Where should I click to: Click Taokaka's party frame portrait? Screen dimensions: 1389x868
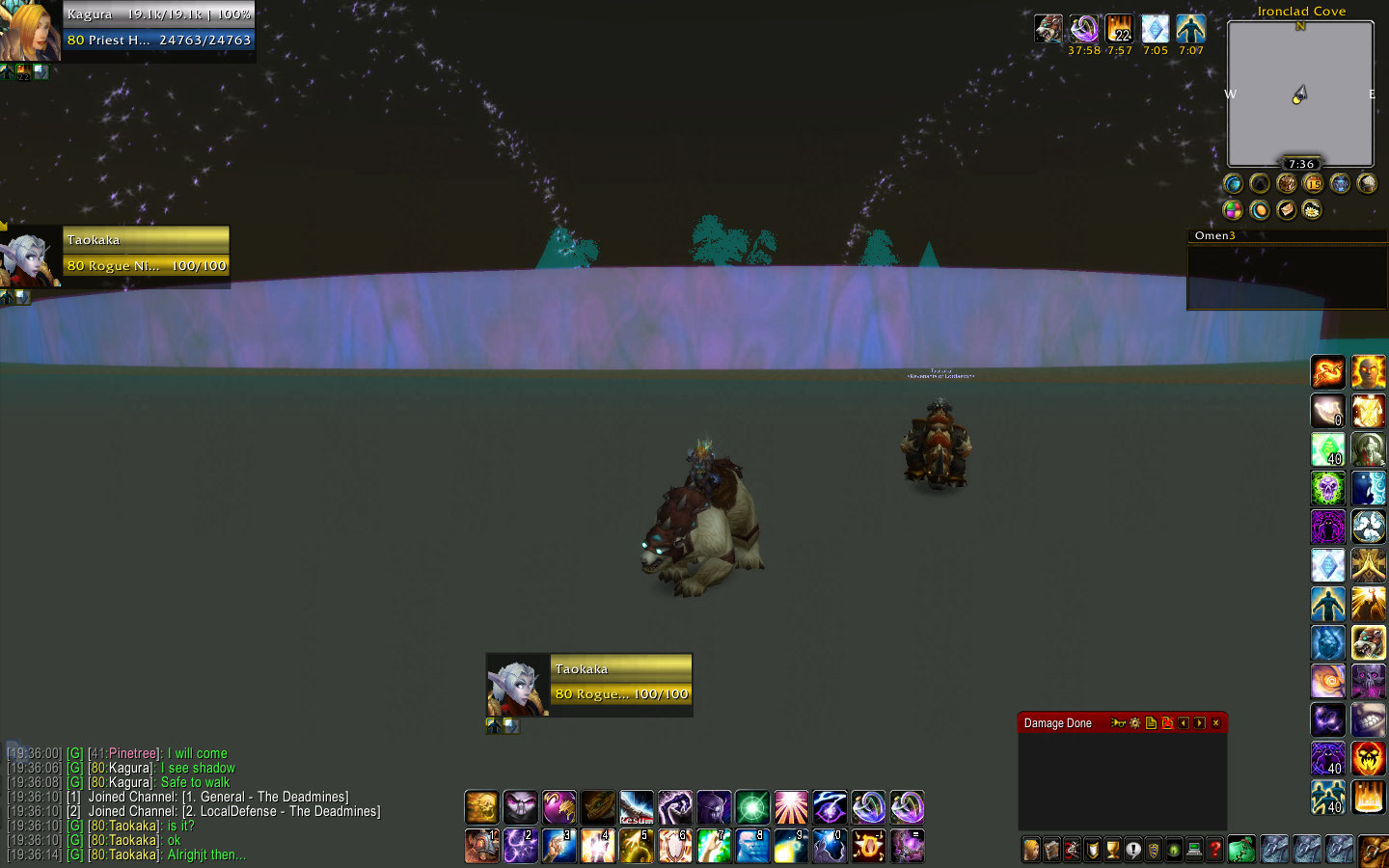coord(31,256)
